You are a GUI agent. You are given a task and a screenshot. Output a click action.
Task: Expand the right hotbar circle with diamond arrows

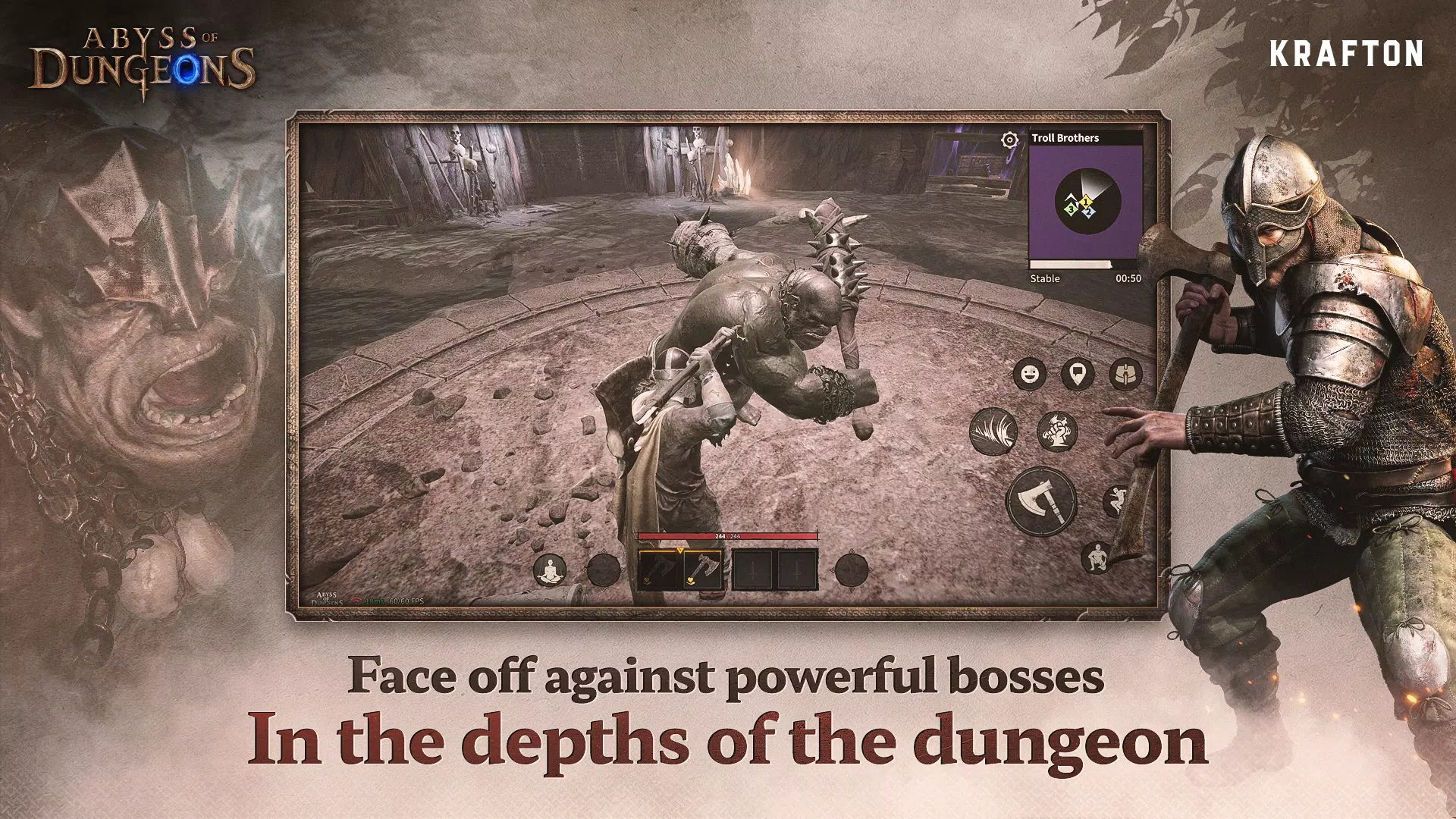click(x=850, y=570)
